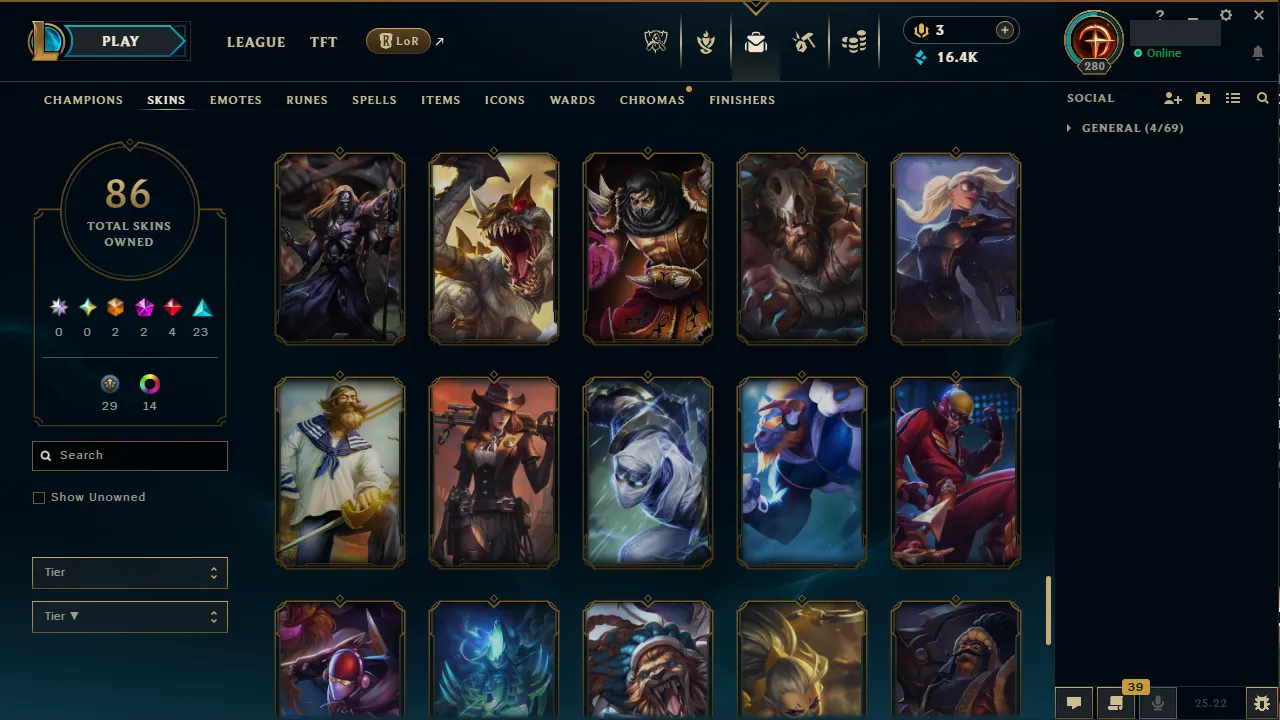Mute the microphone in the bottom bar

point(1157,702)
